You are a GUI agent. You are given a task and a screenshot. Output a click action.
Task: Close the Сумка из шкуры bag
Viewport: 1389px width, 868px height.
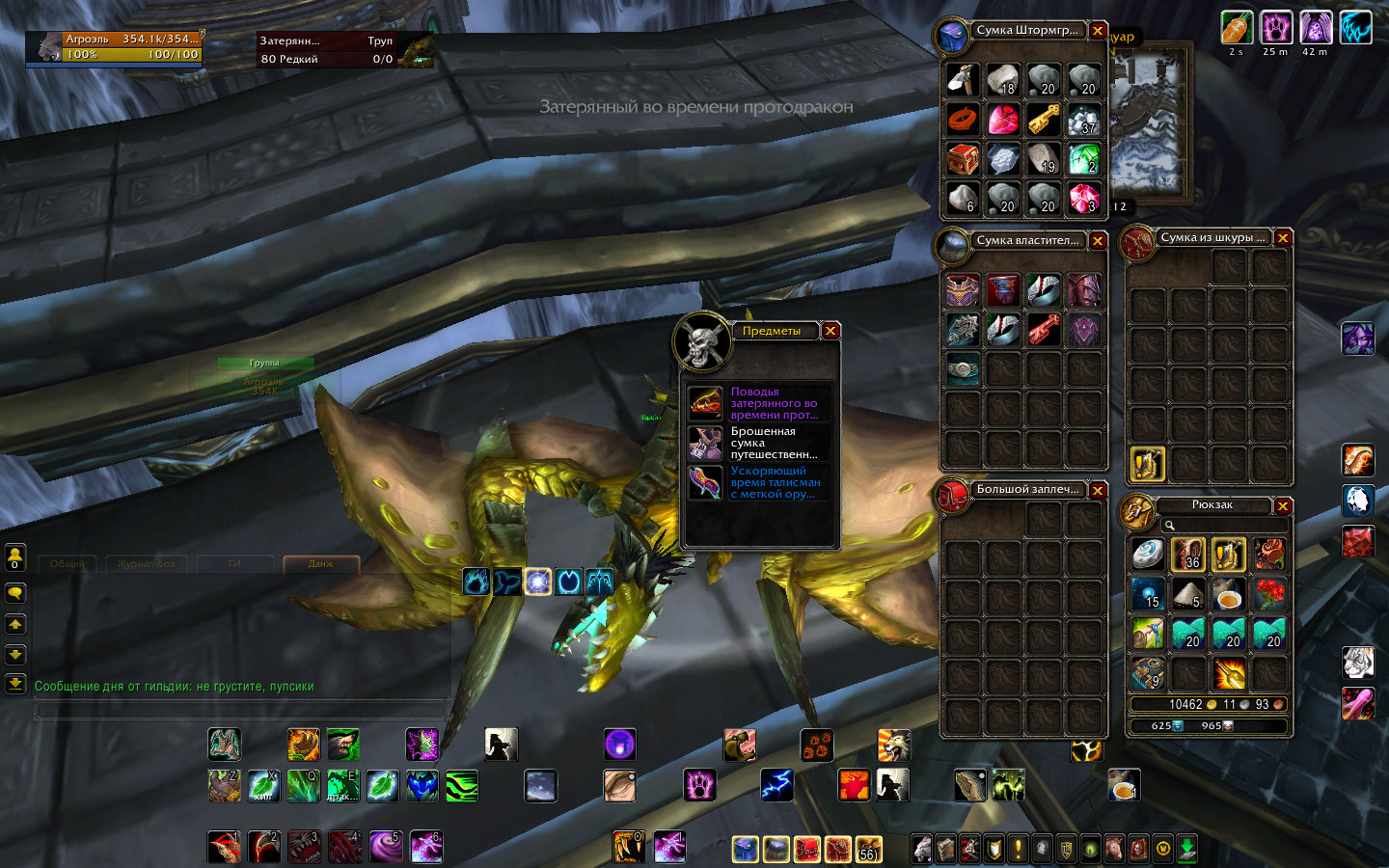[1283, 238]
